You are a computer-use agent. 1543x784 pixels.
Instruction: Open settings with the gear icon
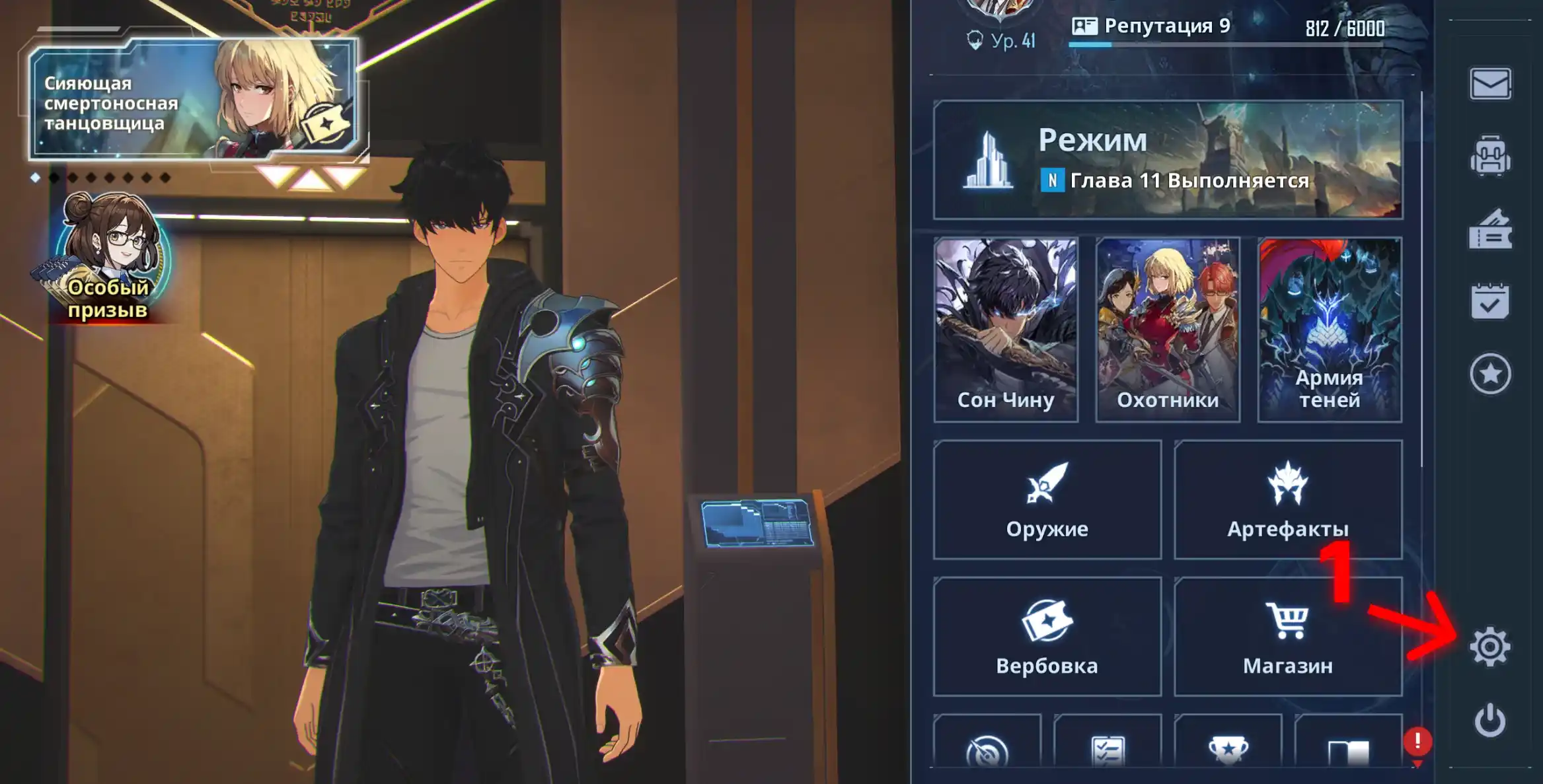(x=1490, y=647)
